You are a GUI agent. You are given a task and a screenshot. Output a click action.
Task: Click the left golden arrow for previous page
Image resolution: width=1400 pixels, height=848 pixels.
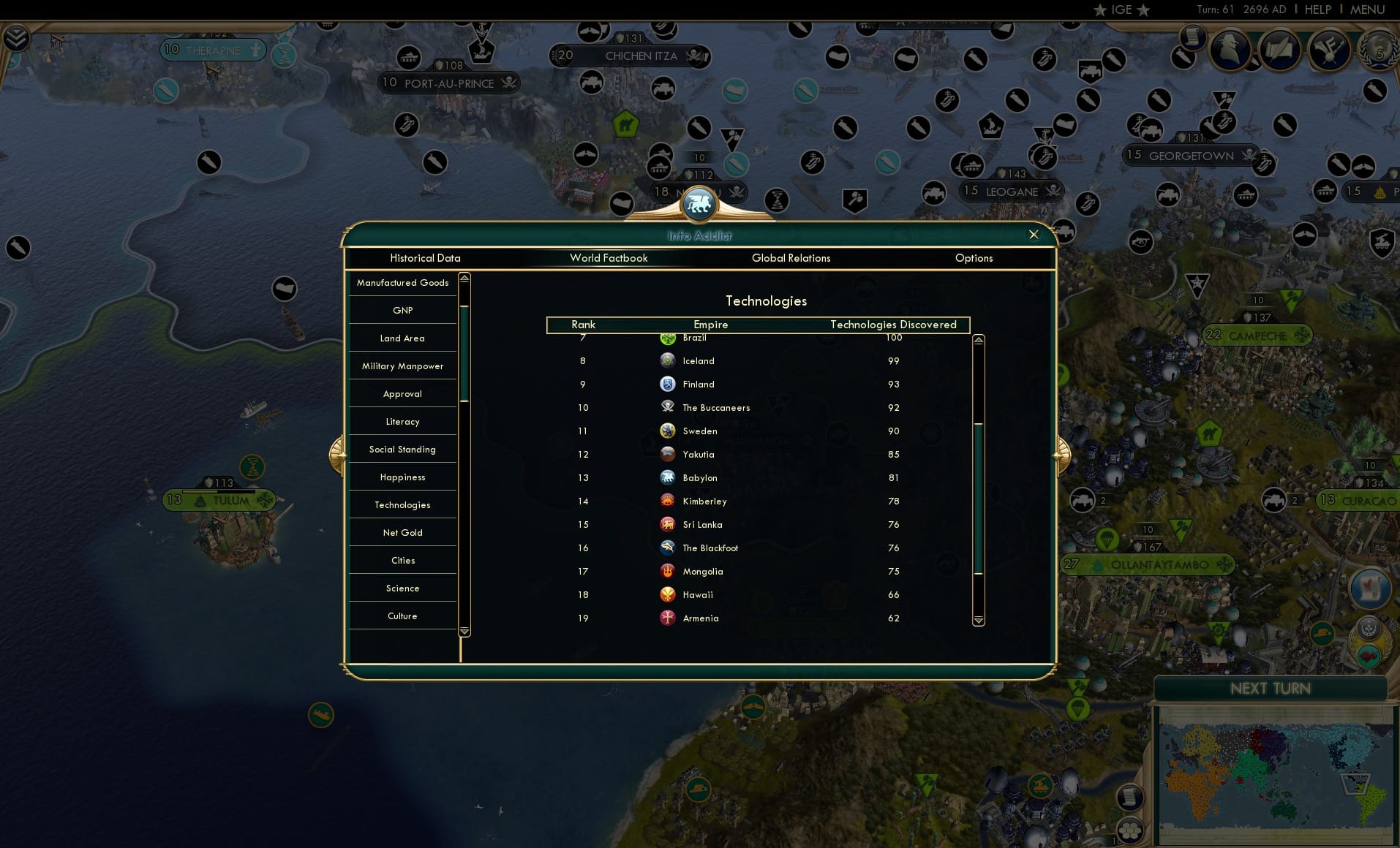point(338,453)
